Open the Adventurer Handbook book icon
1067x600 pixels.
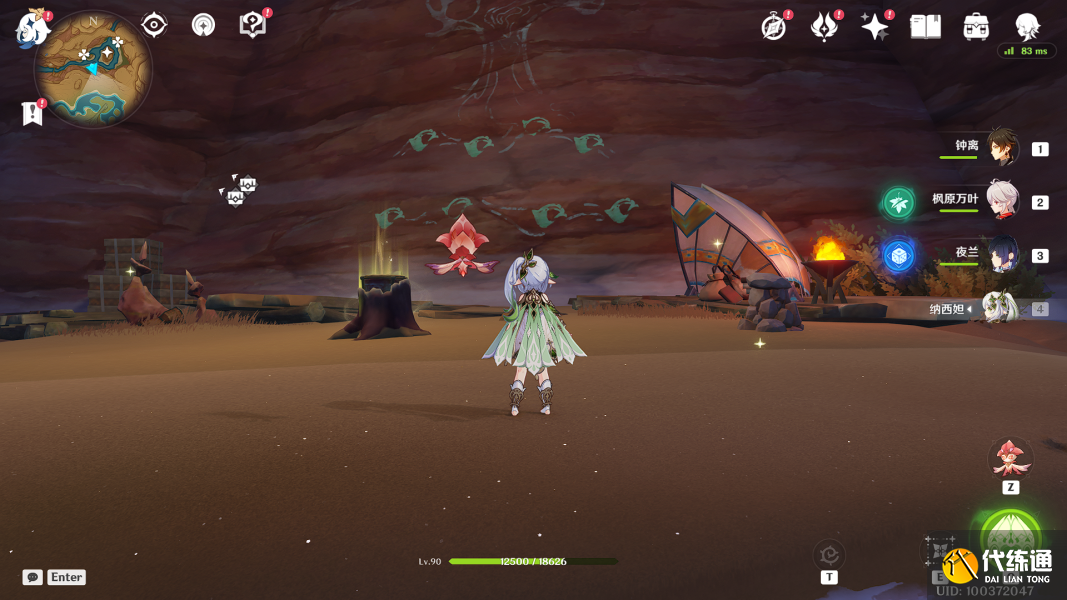coord(925,27)
